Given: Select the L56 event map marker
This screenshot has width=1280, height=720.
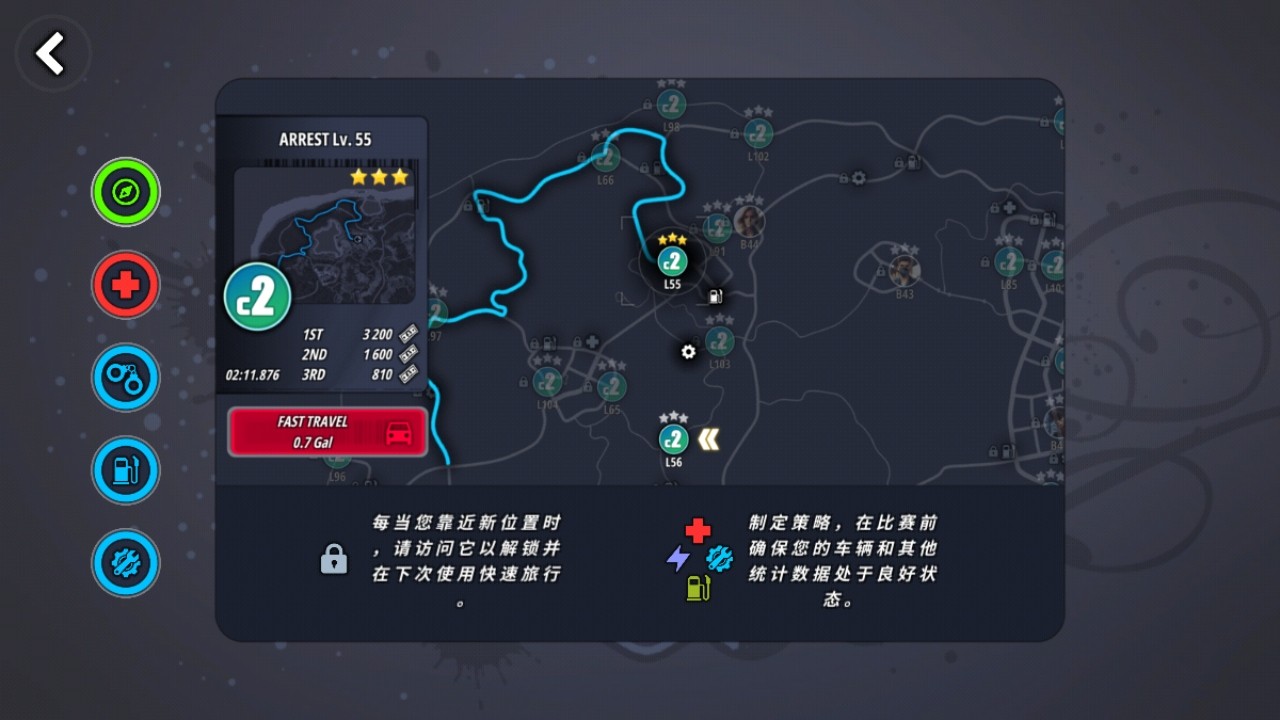Looking at the screenshot, I should [673, 439].
